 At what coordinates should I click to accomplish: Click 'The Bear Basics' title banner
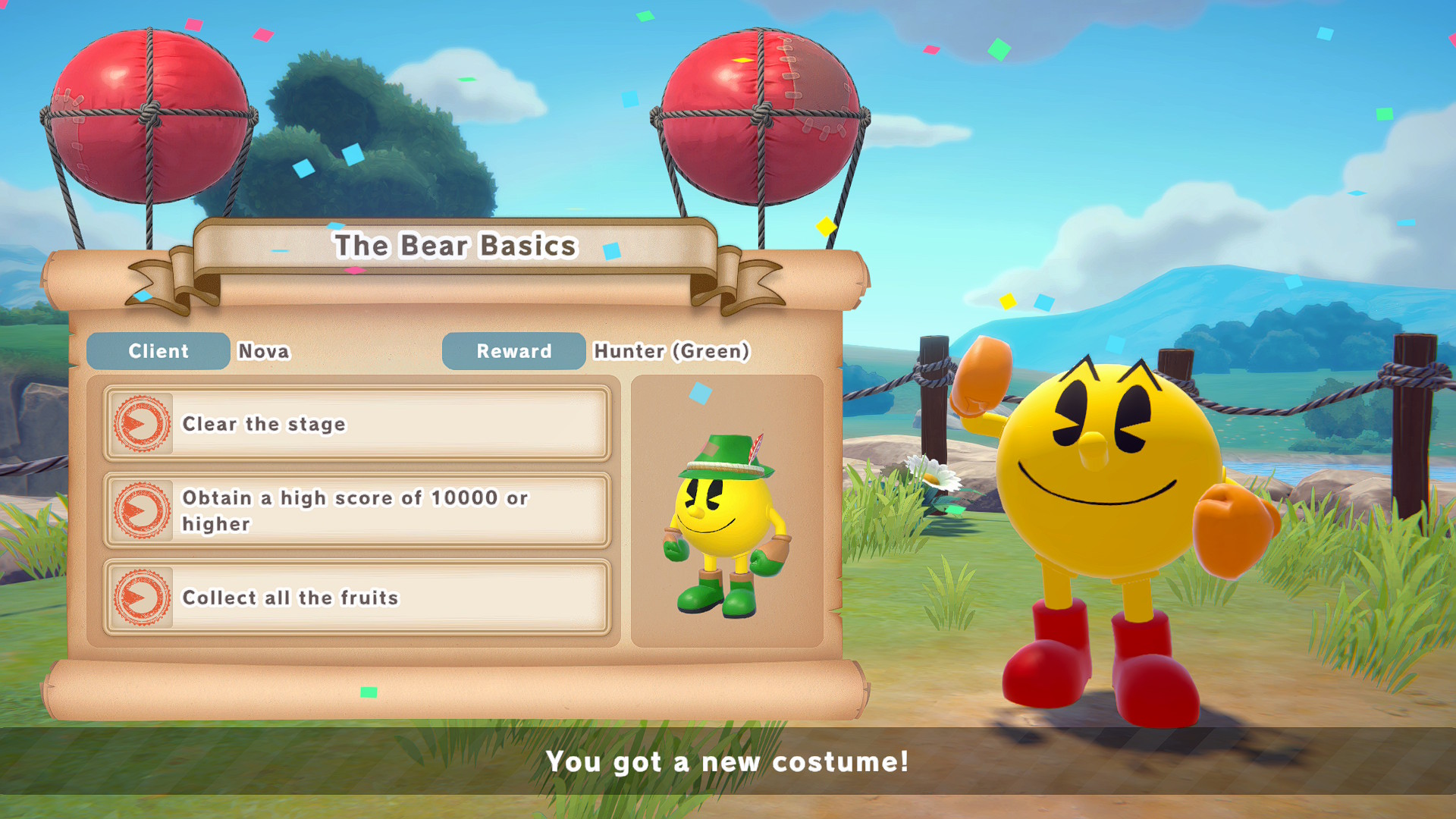point(455,246)
